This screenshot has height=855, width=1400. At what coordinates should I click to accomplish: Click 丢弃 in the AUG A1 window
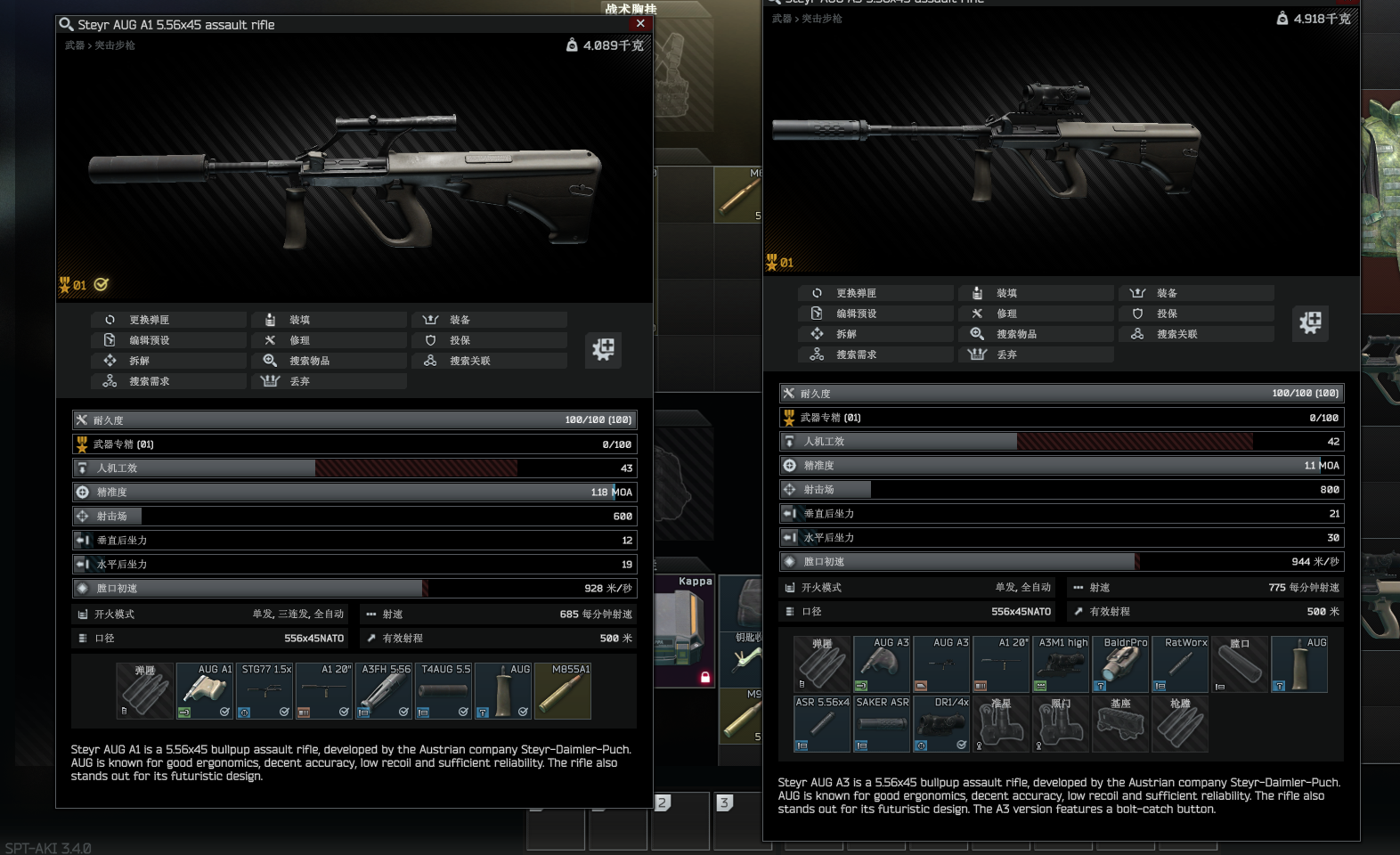[x=299, y=381]
